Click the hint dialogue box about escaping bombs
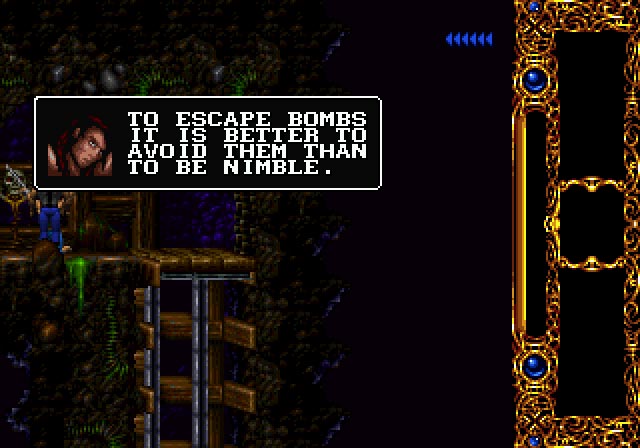Screen dimensions: 640x448 pos(208,143)
